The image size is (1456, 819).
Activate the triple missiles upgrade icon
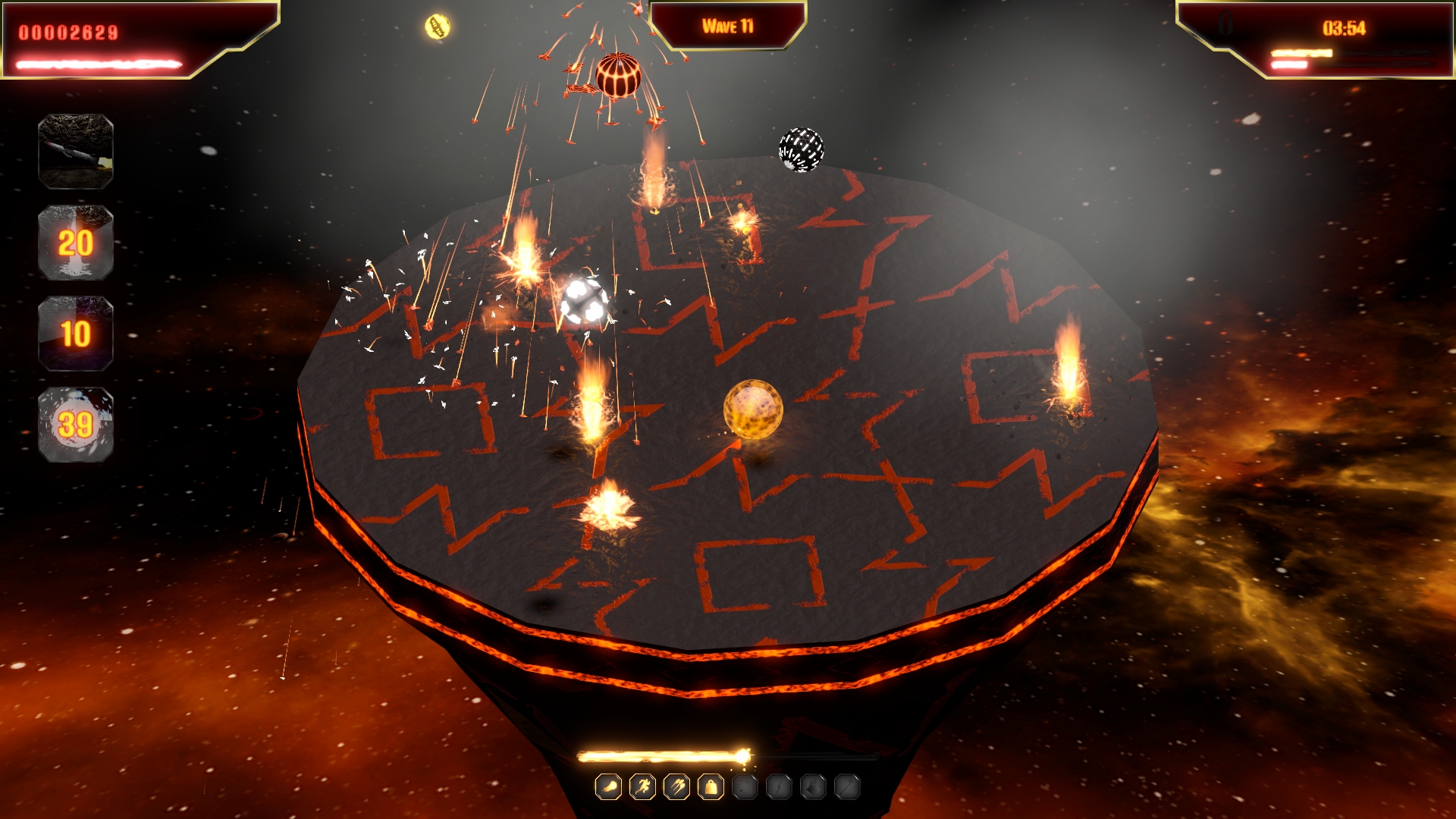tap(676, 787)
